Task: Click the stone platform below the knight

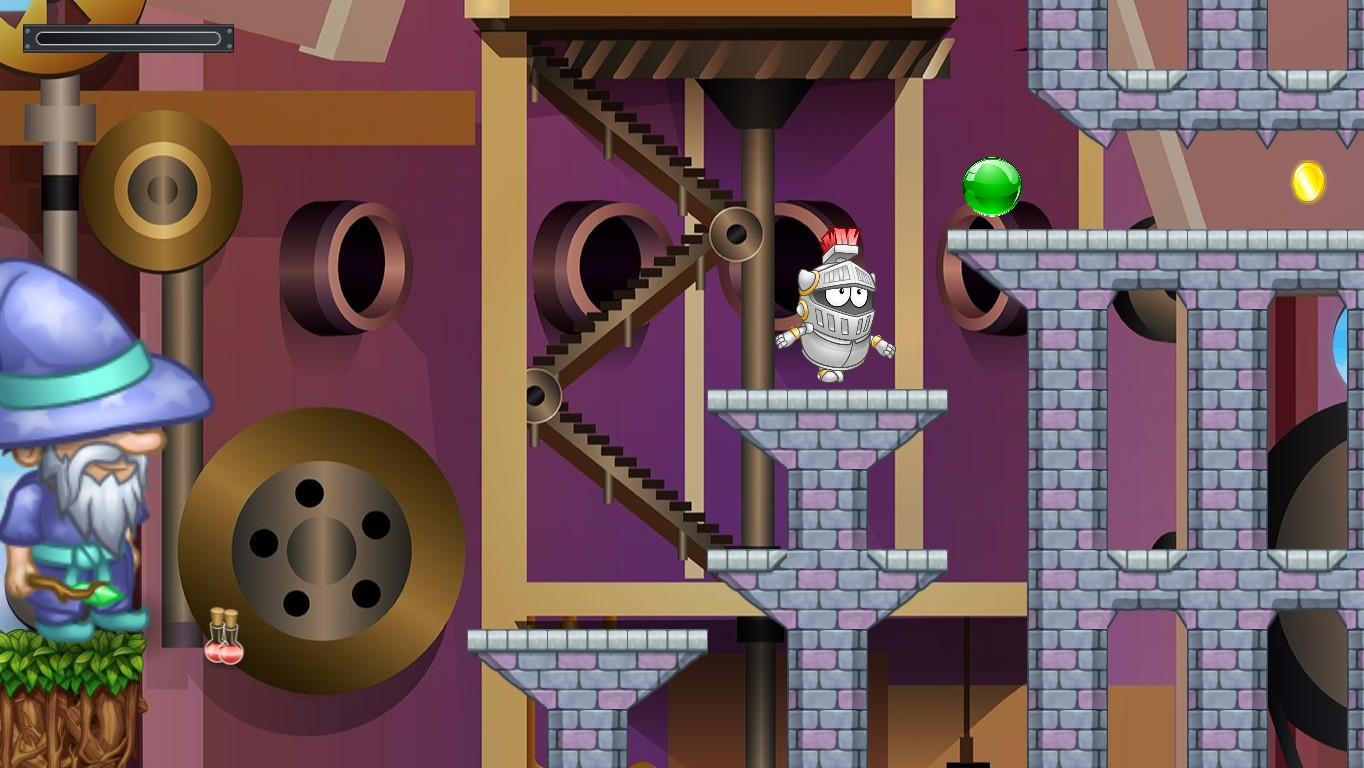Action: tap(825, 400)
